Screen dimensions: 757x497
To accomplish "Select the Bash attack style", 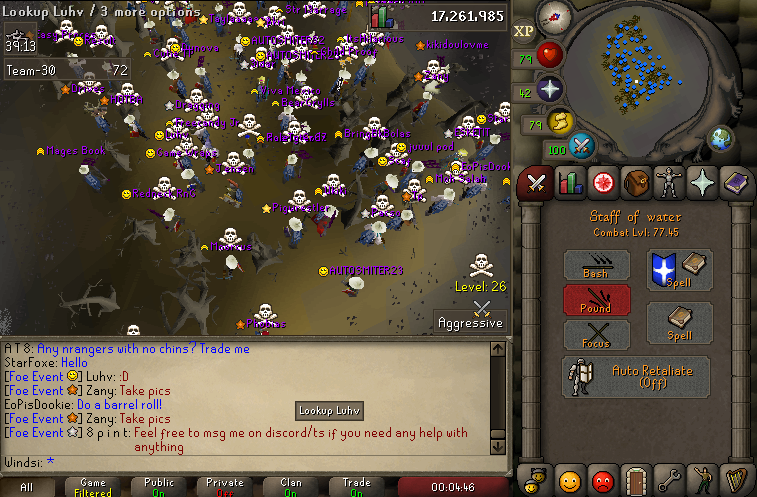I will (x=597, y=264).
